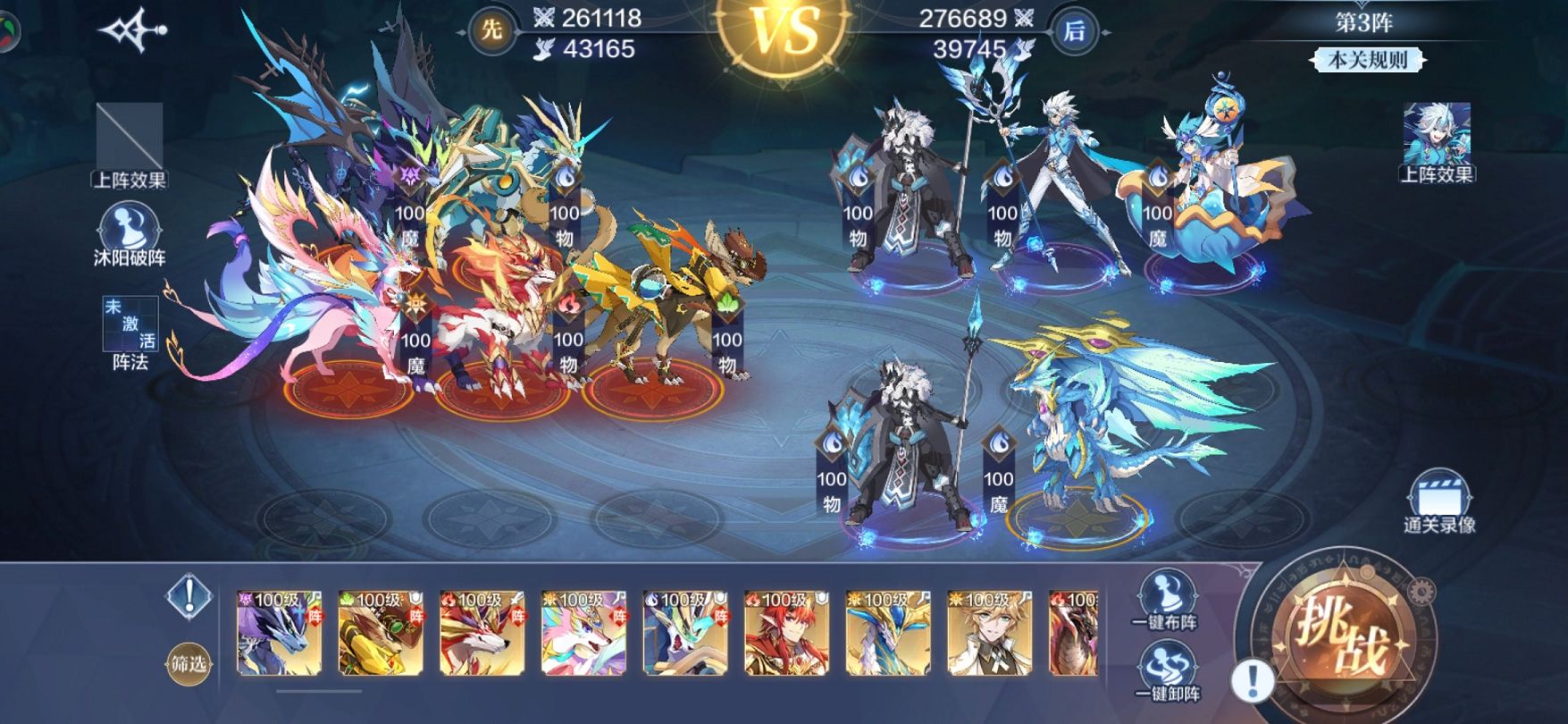The height and width of the screenshot is (724, 1568).
Task: View the 本关规则 stage rules
Action: click(1367, 60)
